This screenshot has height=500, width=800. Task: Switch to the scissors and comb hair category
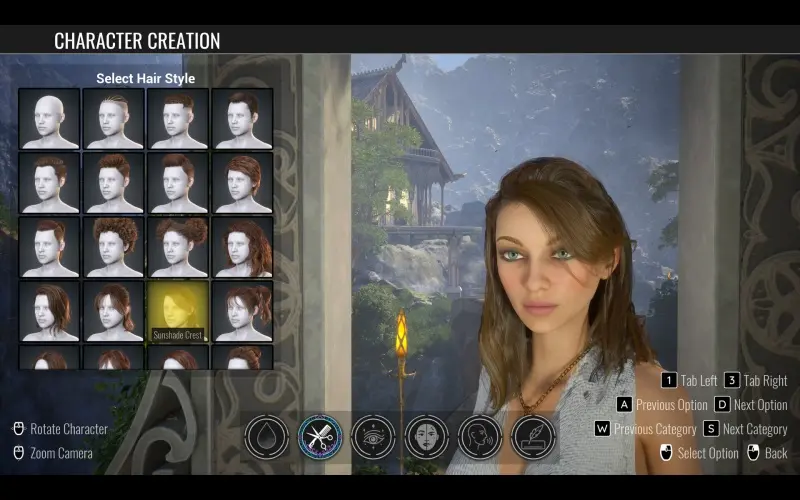320,437
